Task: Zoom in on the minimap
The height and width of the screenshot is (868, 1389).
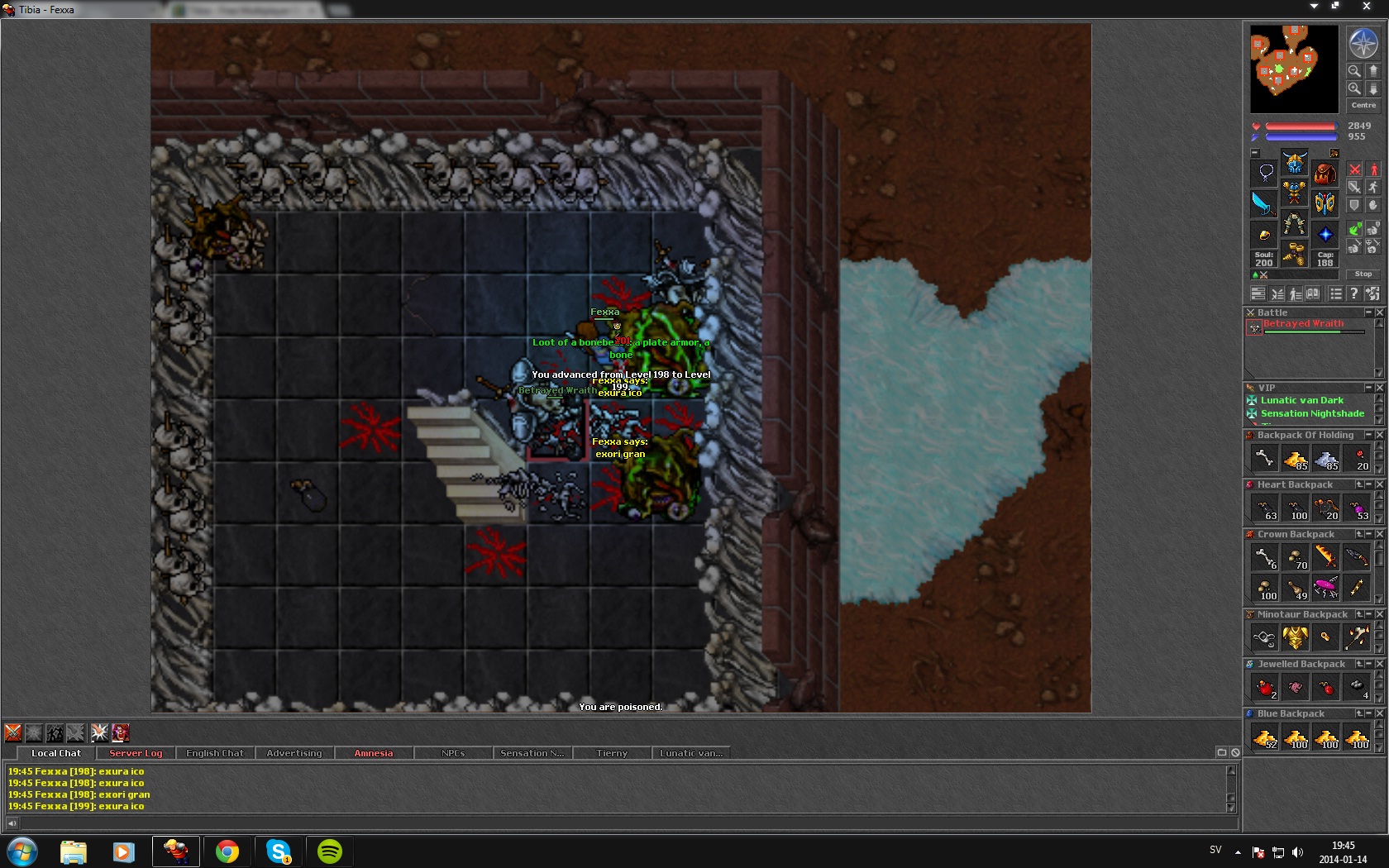Action: click(1354, 88)
